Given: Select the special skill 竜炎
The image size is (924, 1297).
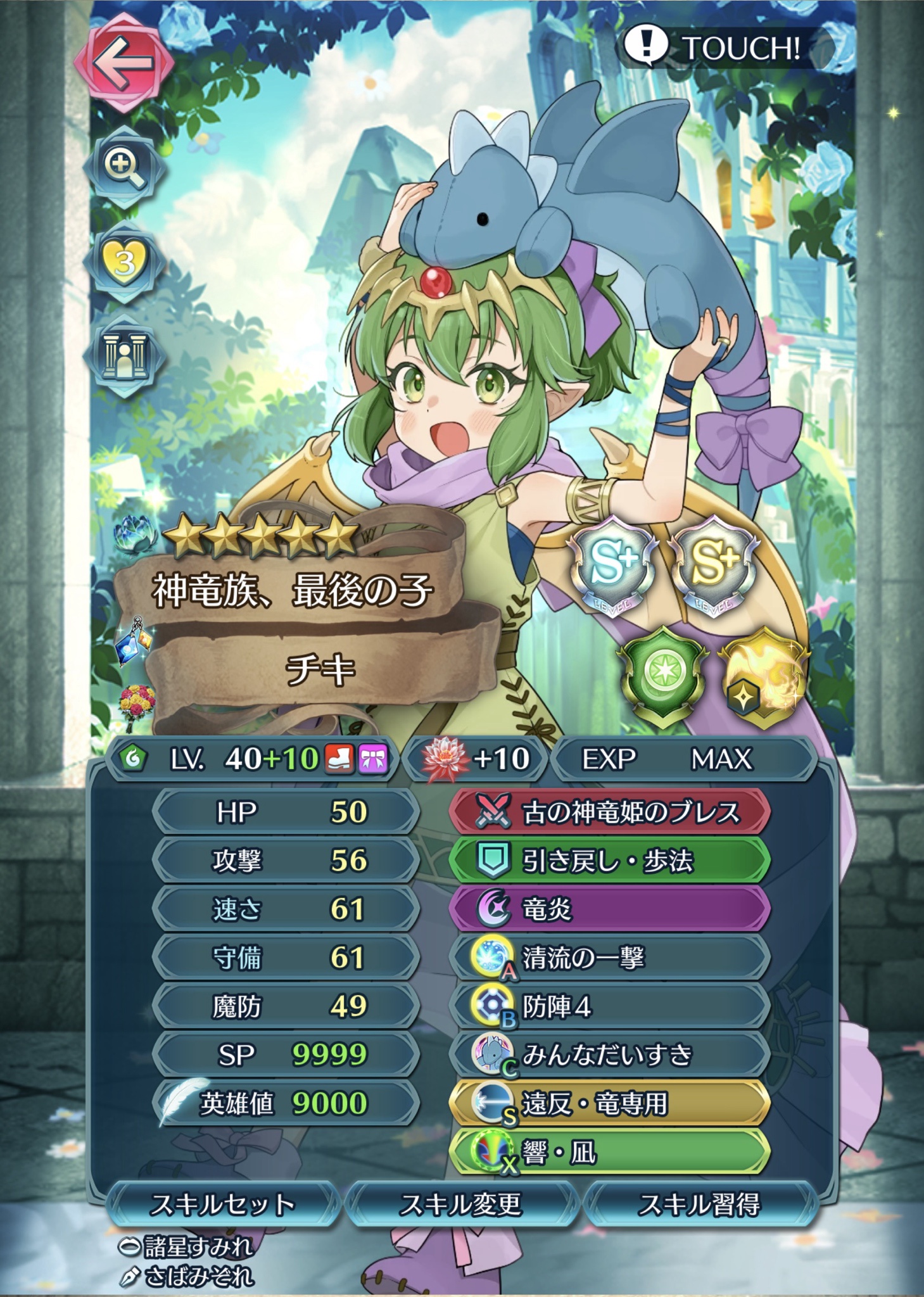Looking at the screenshot, I should (x=609, y=909).
